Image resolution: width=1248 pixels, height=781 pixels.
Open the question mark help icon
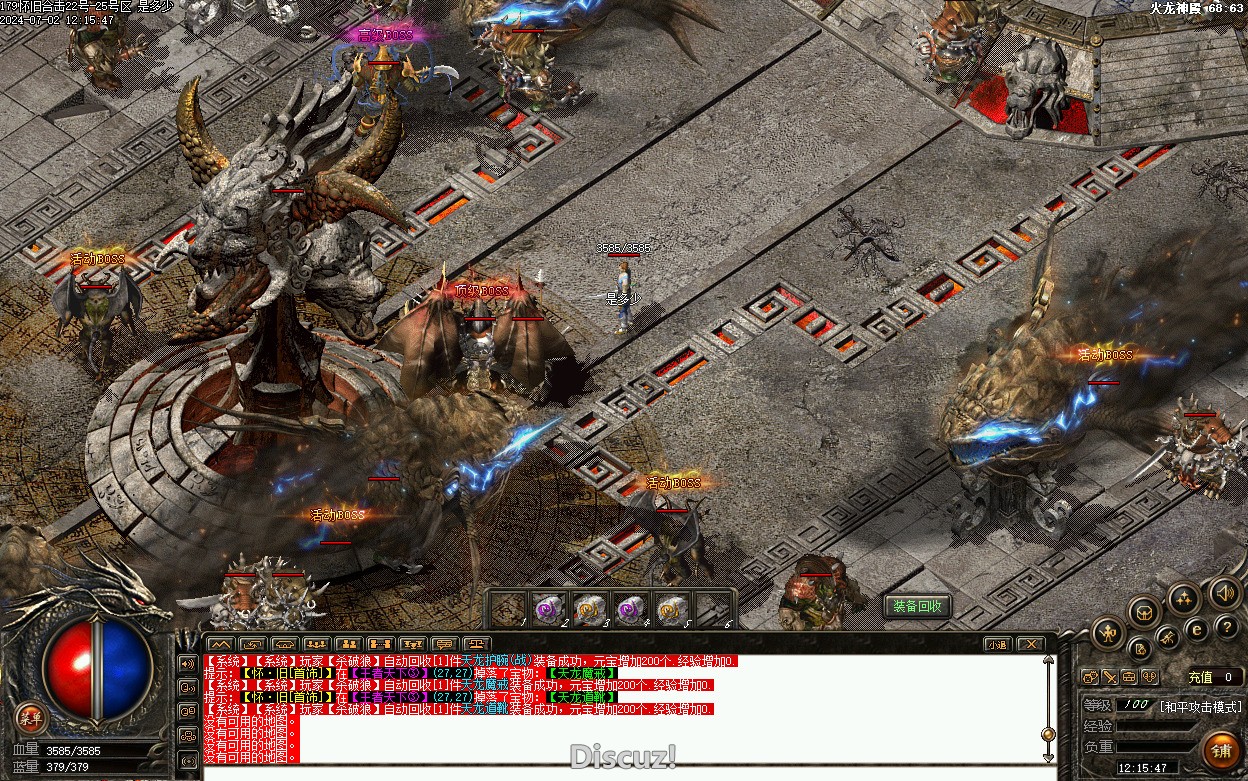point(1227,627)
